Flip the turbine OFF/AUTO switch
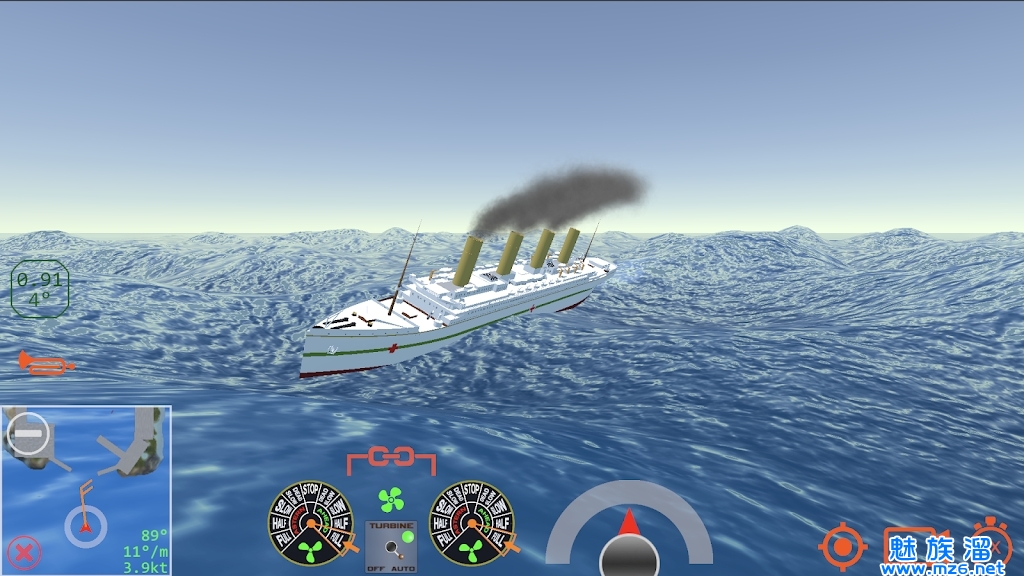This screenshot has height=576, width=1024. [391, 546]
